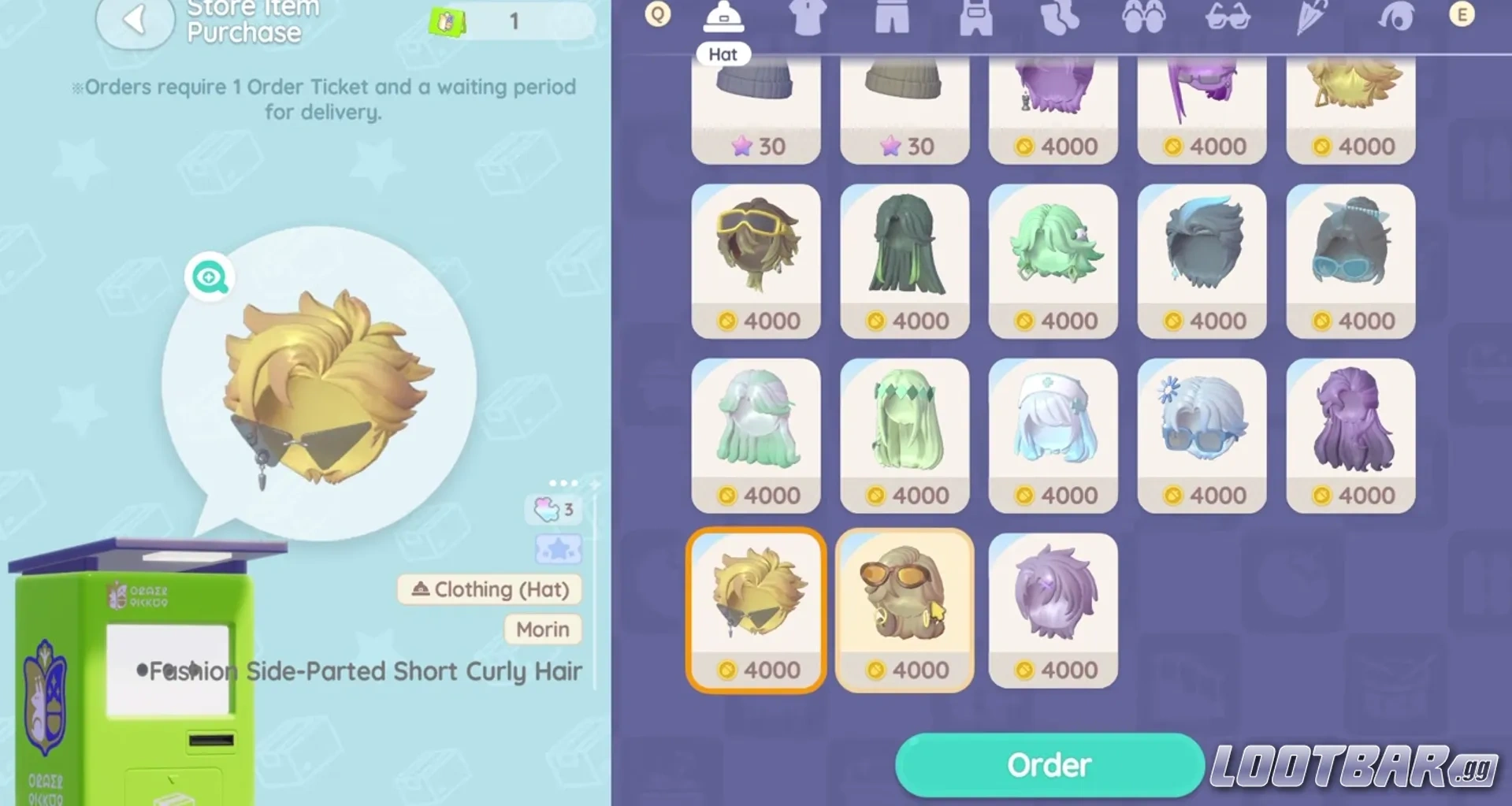This screenshot has height=806, width=1512.
Task: Click the Q search icon at top left
Action: click(x=656, y=14)
